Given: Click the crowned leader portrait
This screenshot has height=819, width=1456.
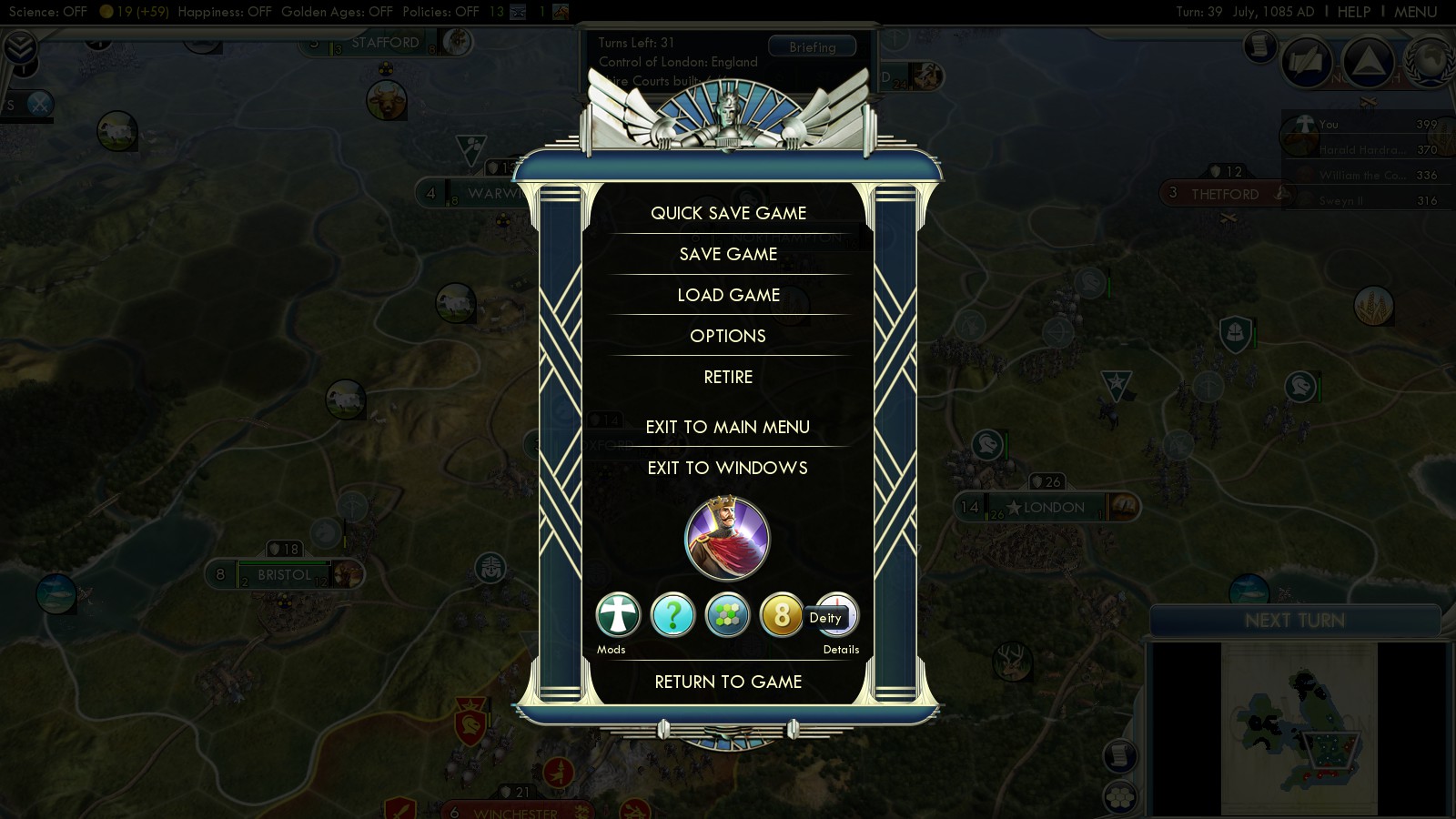Looking at the screenshot, I should tap(727, 539).
